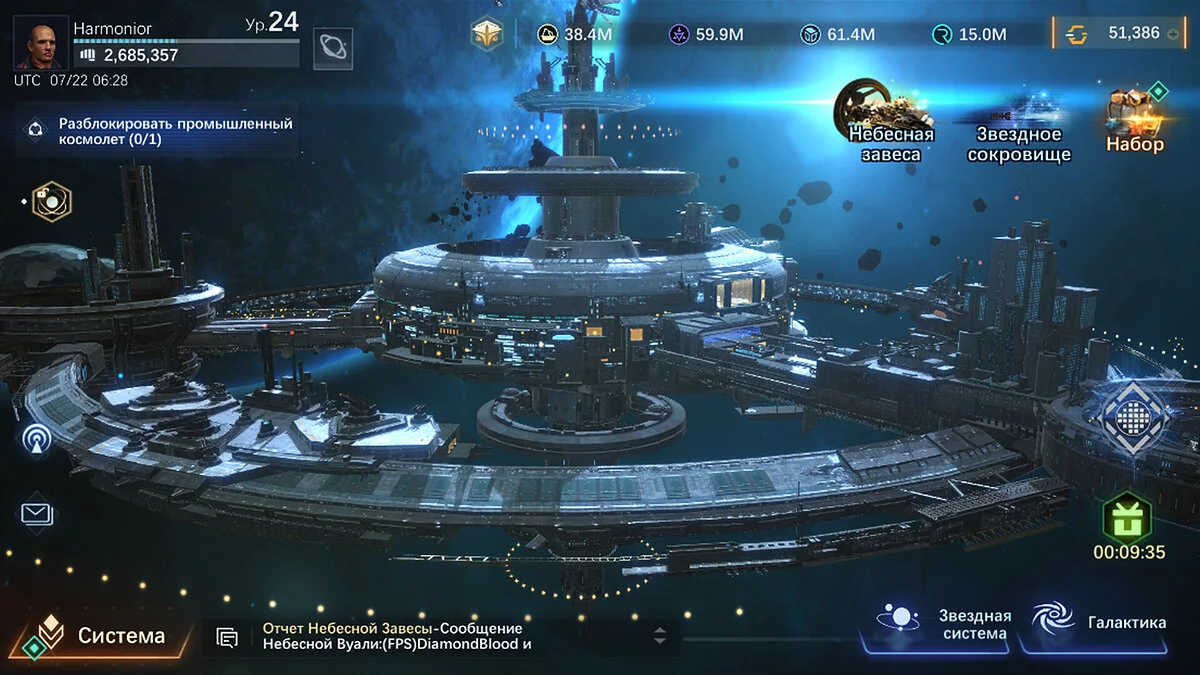Open the Небесная завеса event
This screenshot has height=675, width=1200.
click(x=890, y=122)
